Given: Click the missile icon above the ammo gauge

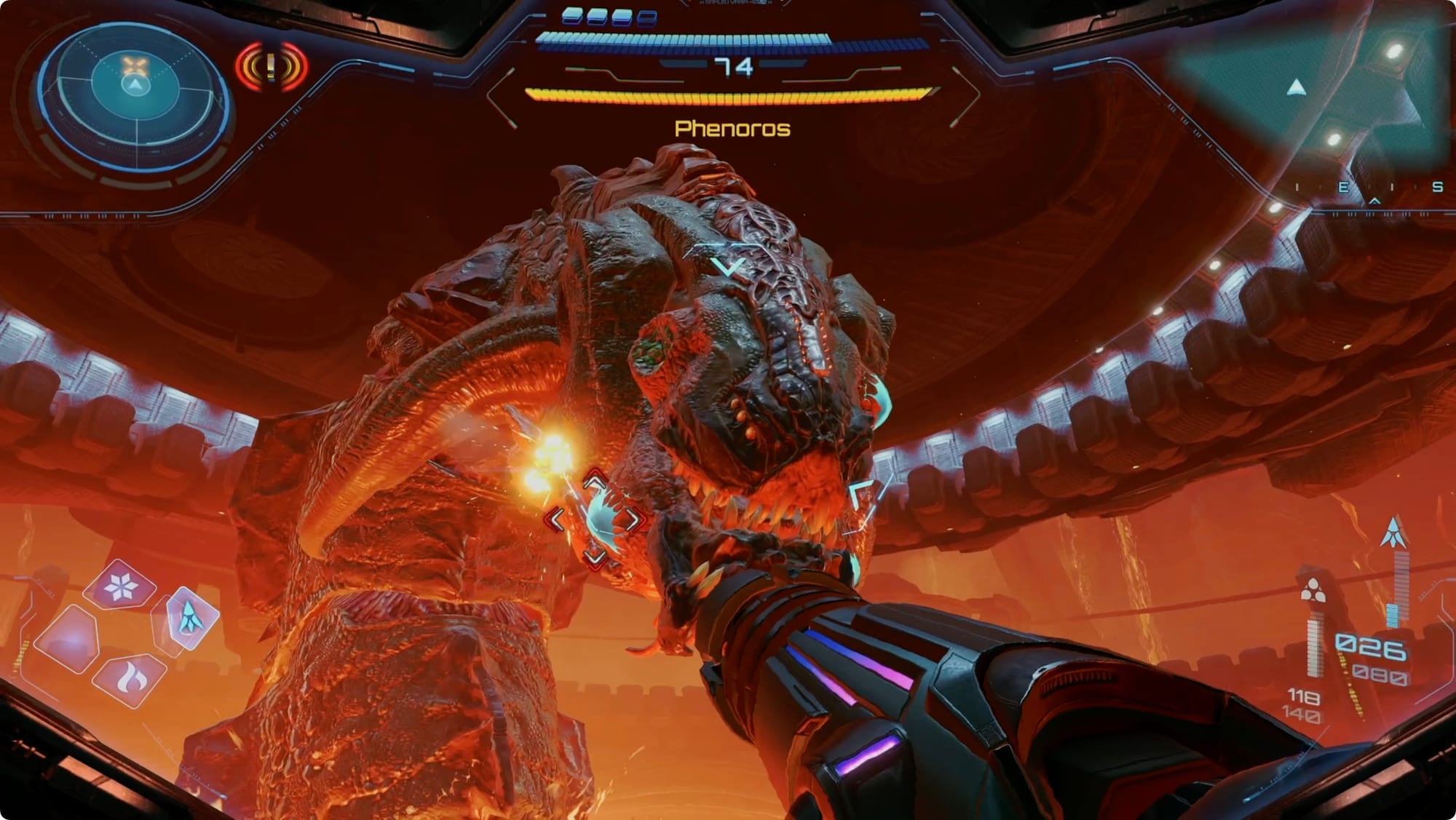Looking at the screenshot, I should (1393, 533).
